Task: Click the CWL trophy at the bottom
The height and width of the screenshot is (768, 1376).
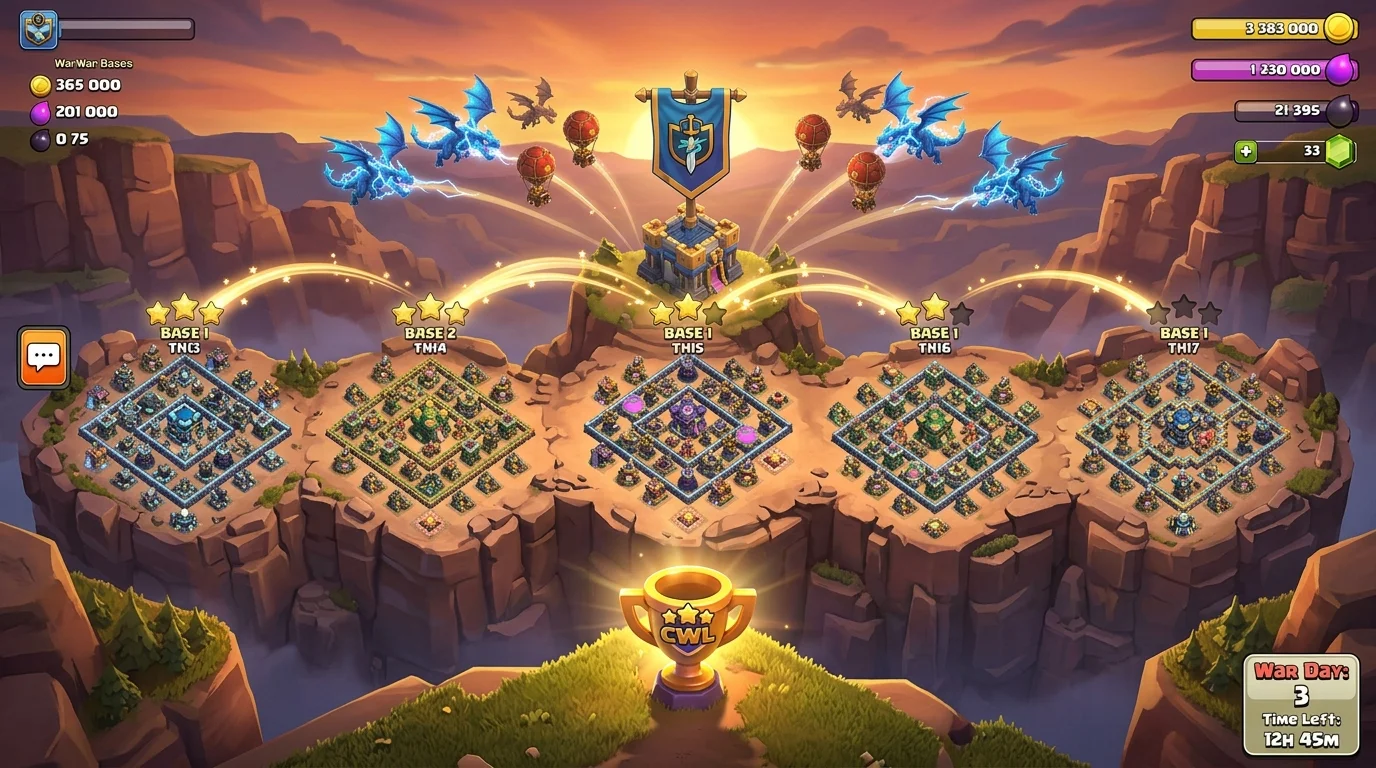Action: click(688, 630)
